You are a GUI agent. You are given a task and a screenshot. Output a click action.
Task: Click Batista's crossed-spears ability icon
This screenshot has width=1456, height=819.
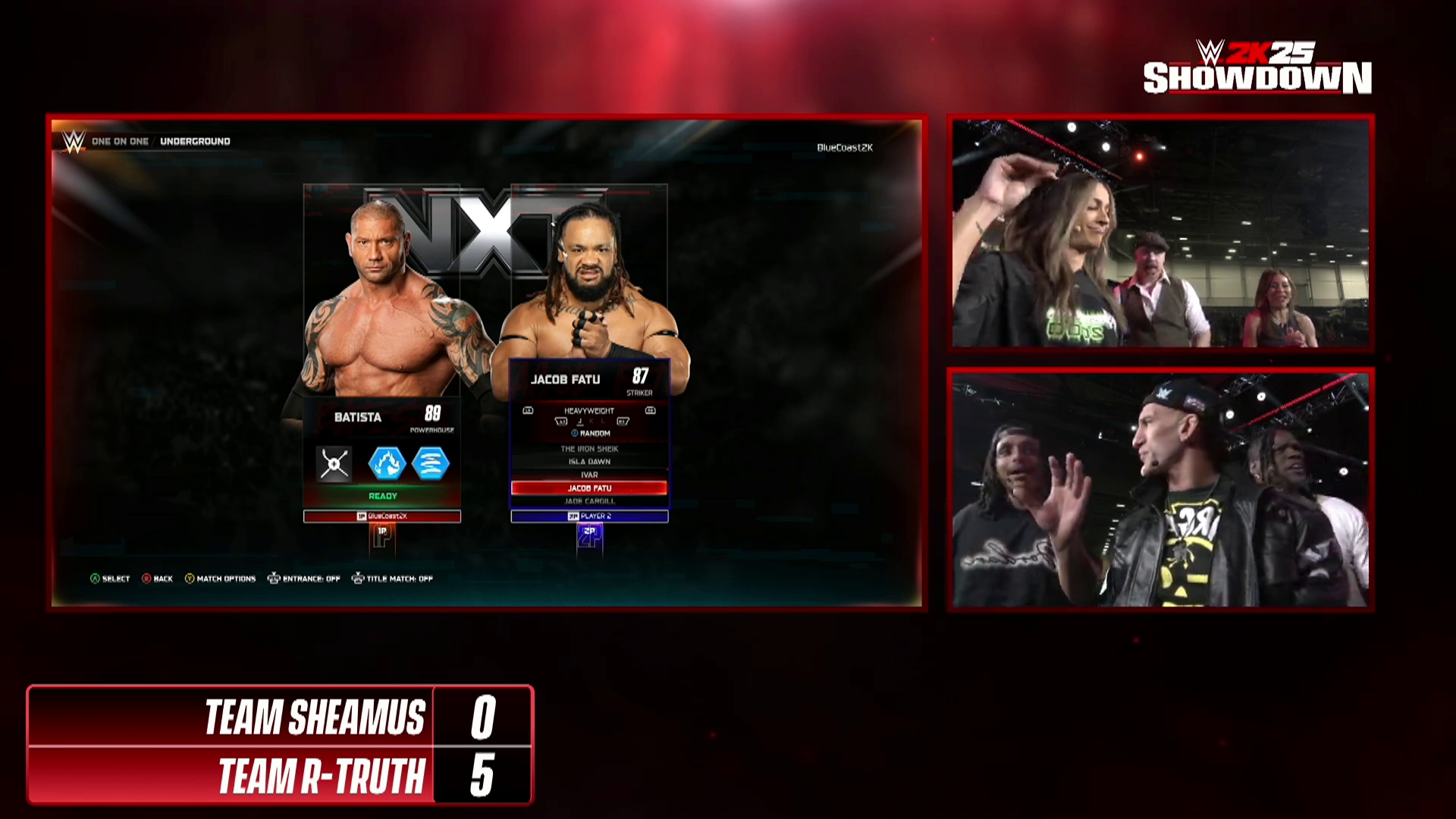(334, 464)
